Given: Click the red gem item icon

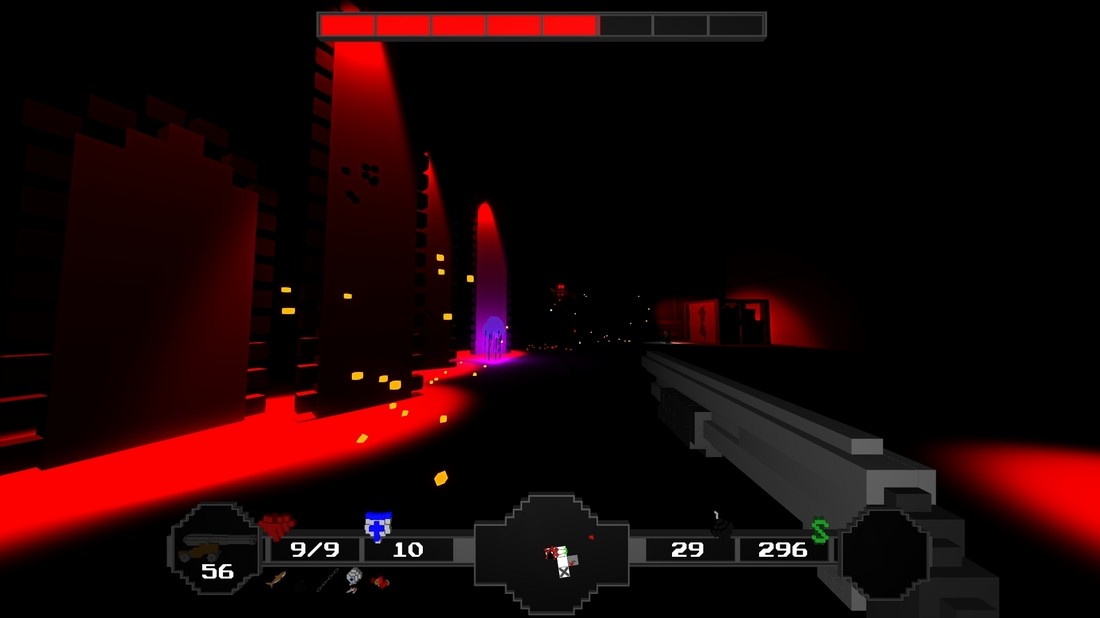Looking at the screenshot, I should pyautogui.click(x=380, y=581).
